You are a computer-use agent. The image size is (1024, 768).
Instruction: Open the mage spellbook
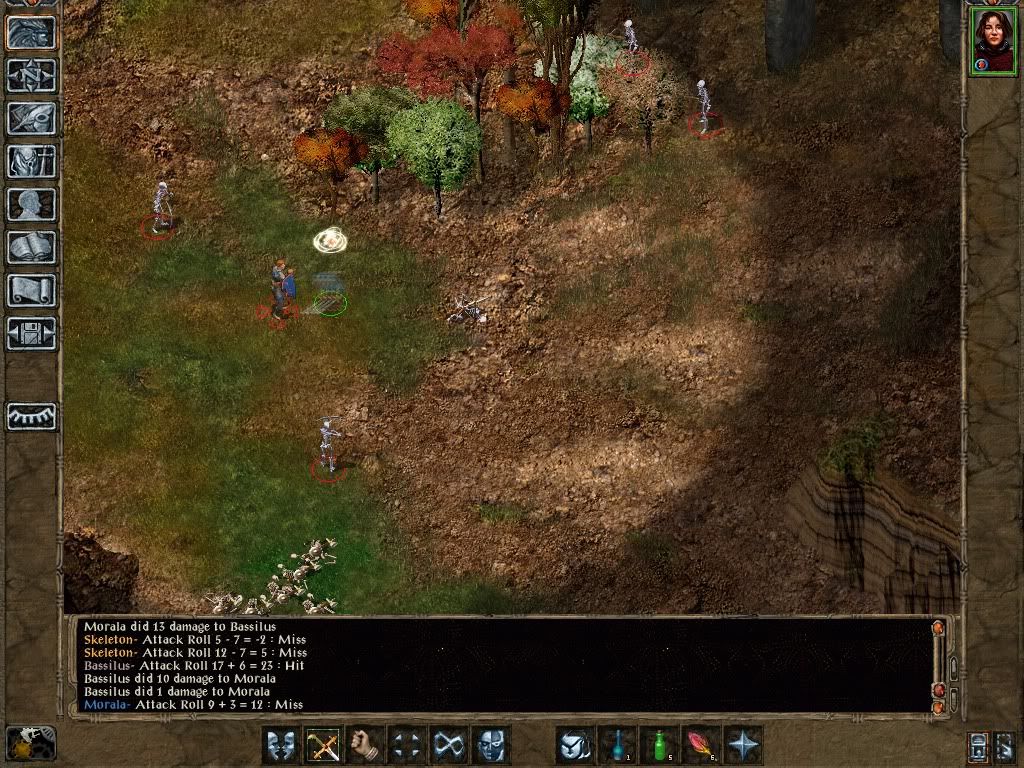coord(31,247)
